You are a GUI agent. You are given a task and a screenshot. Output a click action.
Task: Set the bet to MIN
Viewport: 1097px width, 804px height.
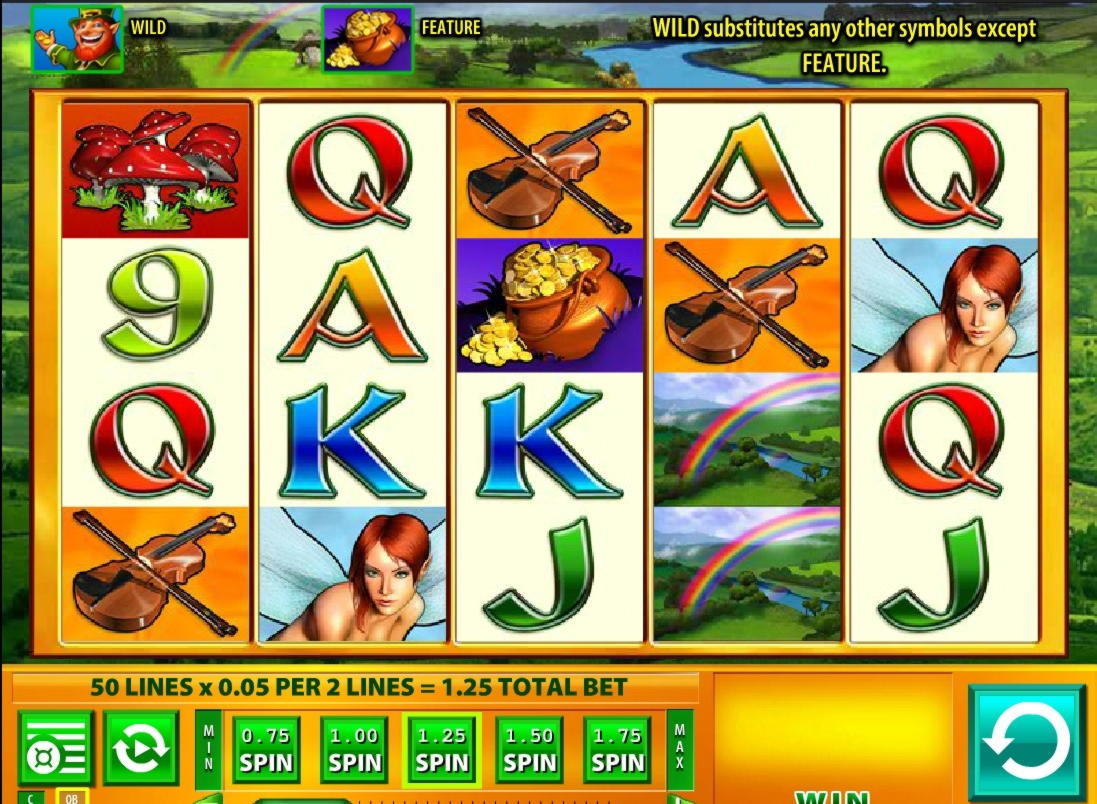(209, 748)
